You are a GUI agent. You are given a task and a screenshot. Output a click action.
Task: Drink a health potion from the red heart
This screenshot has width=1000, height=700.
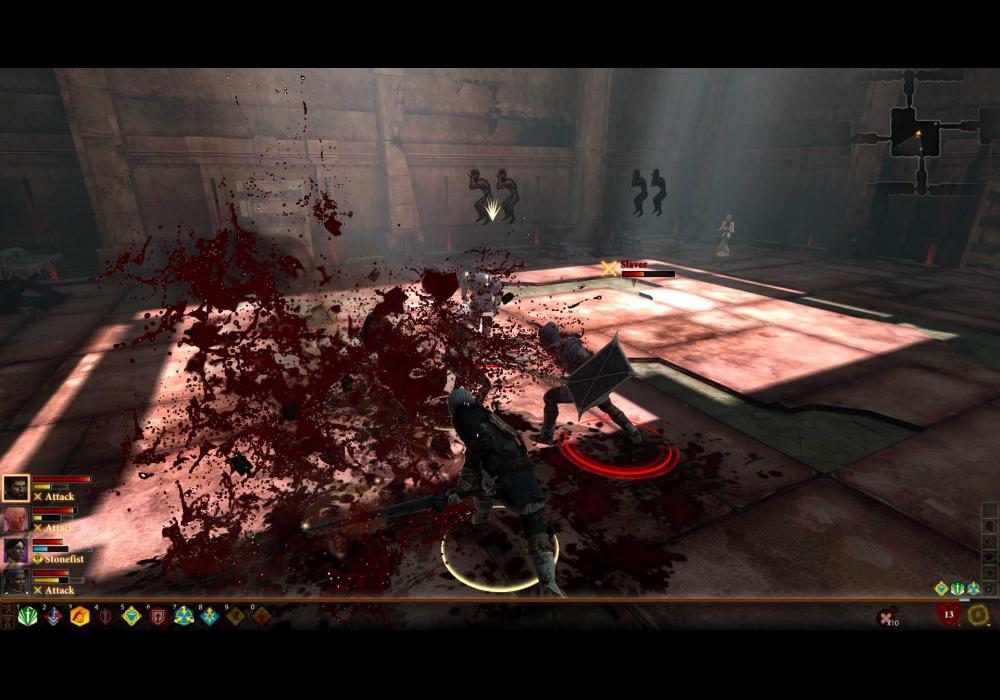(948, 614)
